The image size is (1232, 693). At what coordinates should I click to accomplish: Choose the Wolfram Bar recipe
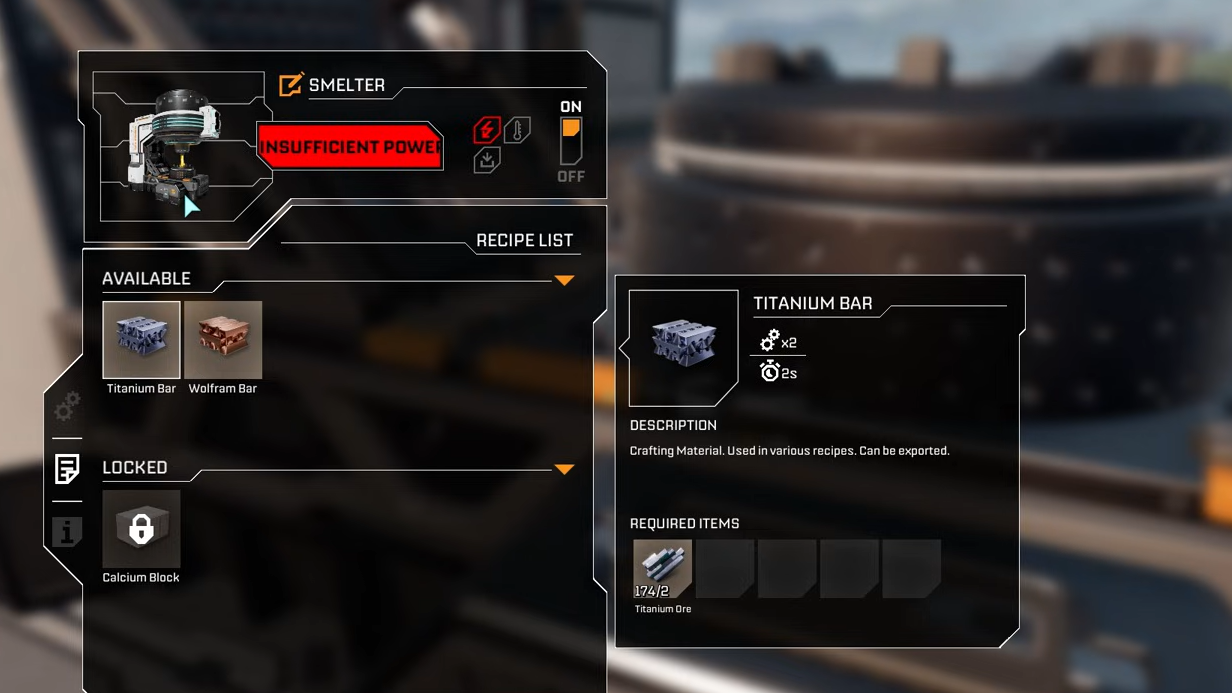coord(223,340)
